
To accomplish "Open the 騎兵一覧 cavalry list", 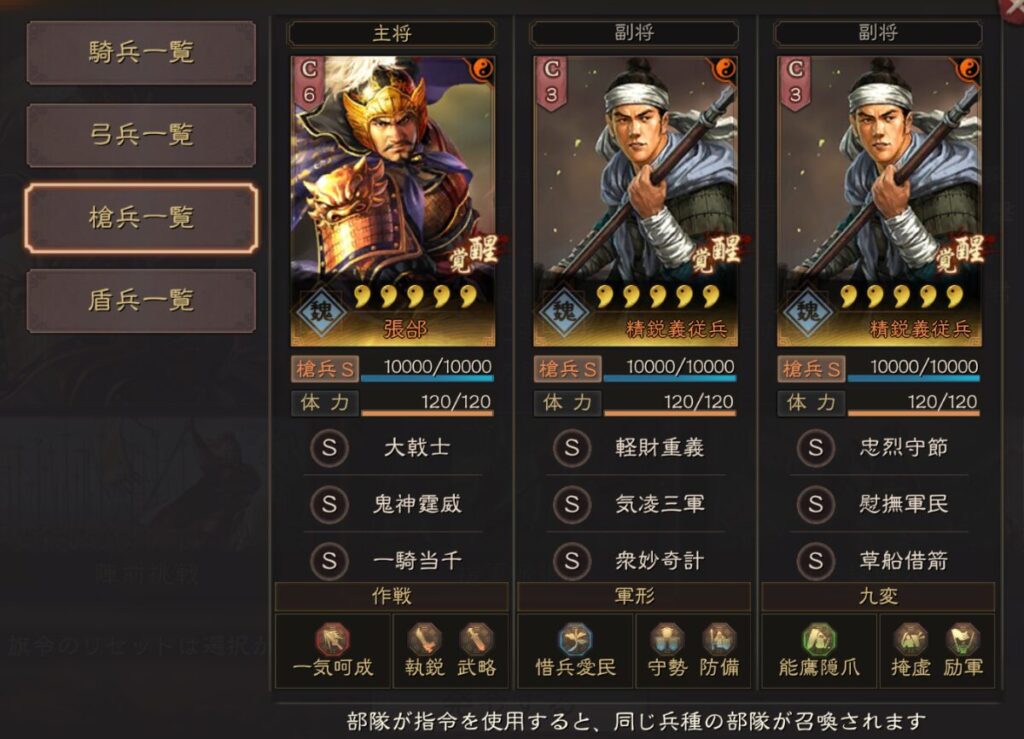I will pyautogui.click(x=140, y=52).
